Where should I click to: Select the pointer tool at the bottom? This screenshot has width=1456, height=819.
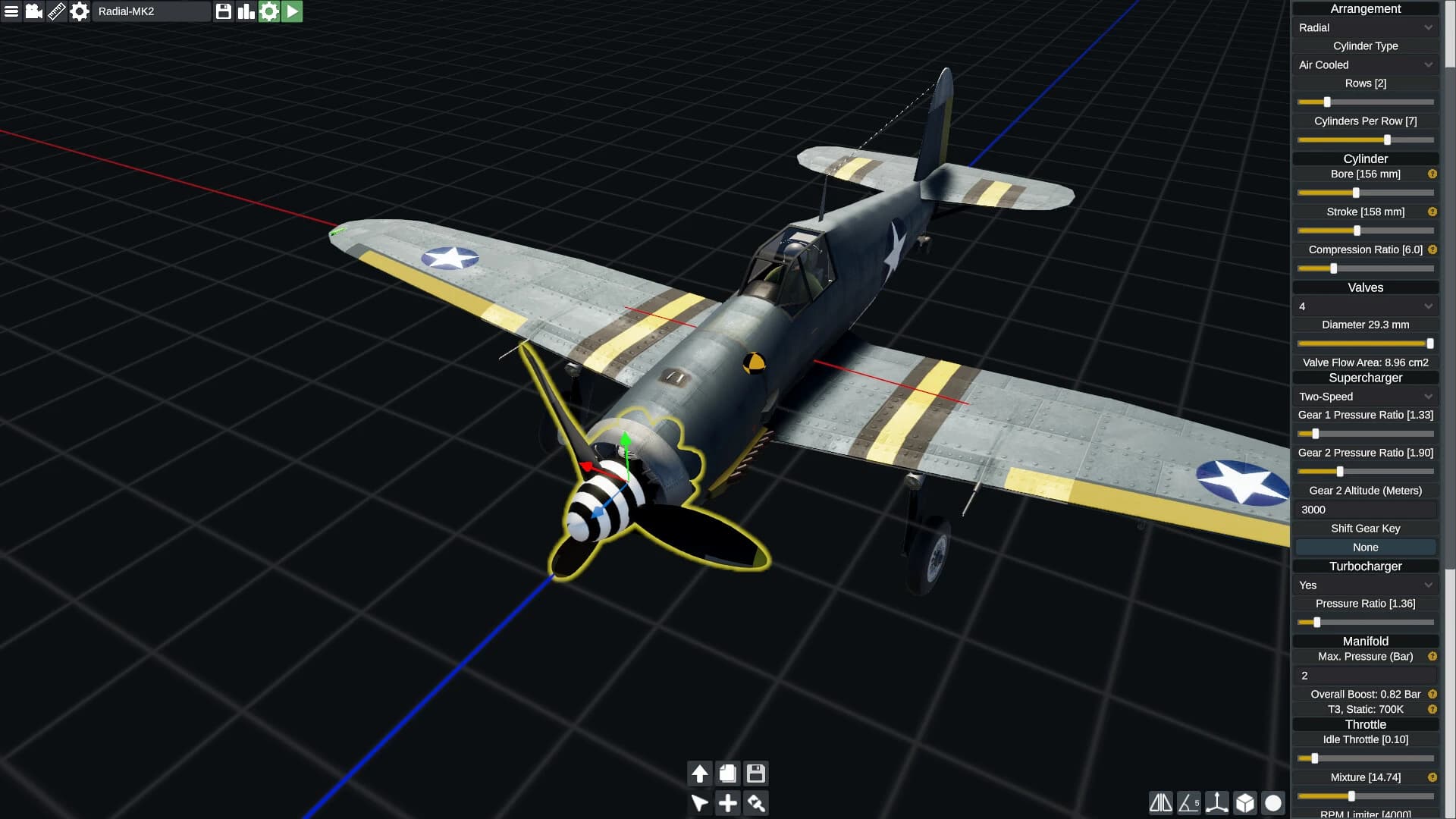(x=699, y=802)
